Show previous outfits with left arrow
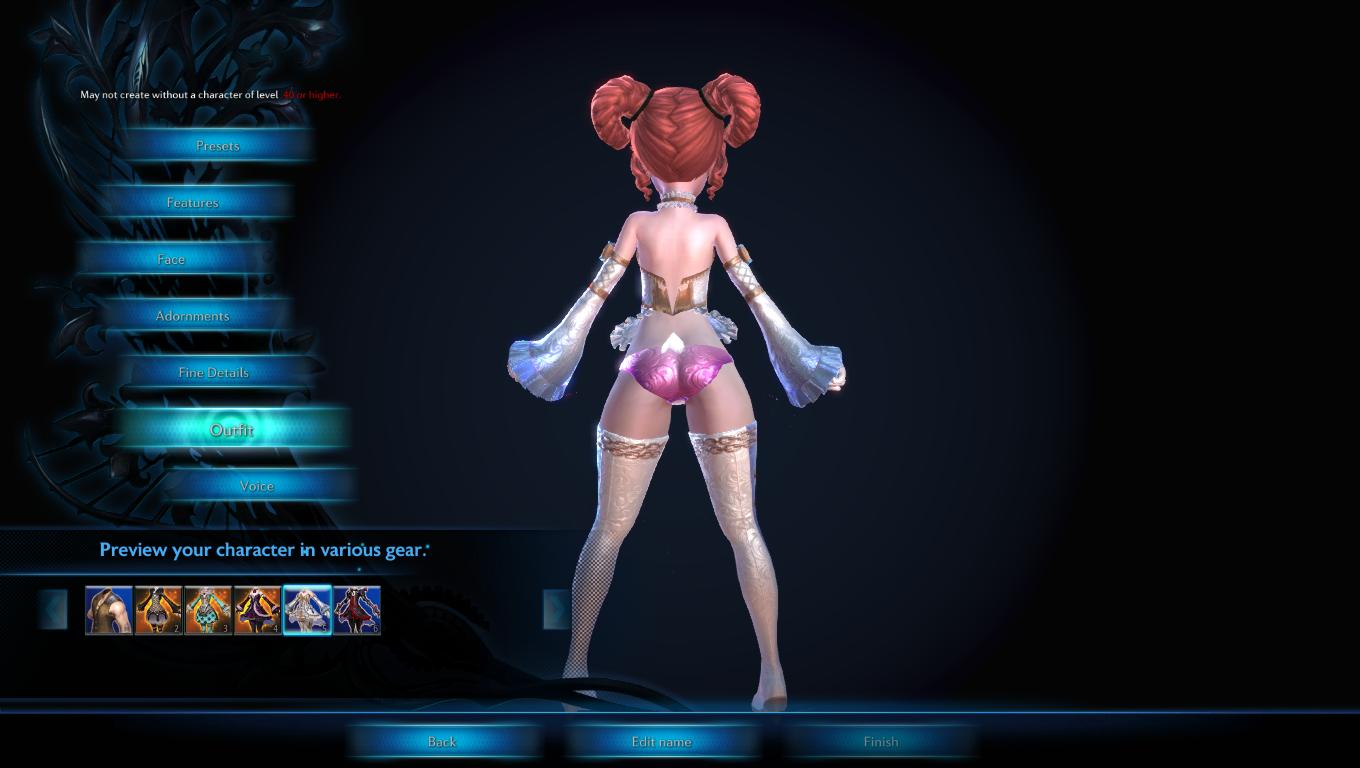This screenshot has height=768, width=1360. point(54,610)
